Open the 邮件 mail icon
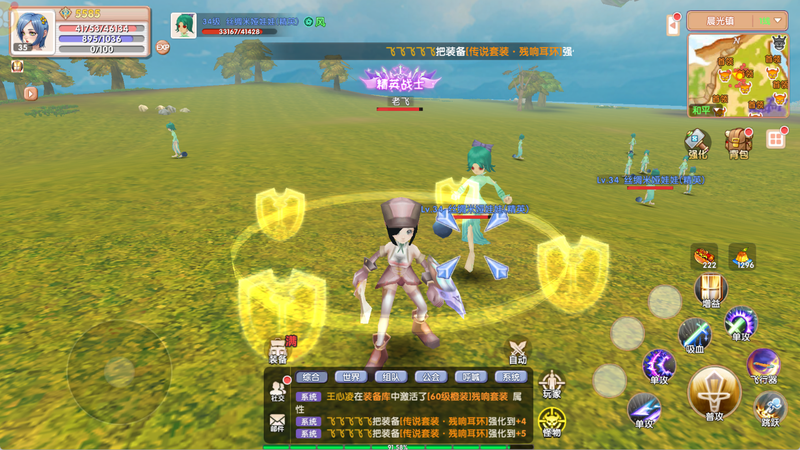Screen dimensions: 800x450 [x=277, y=422]
